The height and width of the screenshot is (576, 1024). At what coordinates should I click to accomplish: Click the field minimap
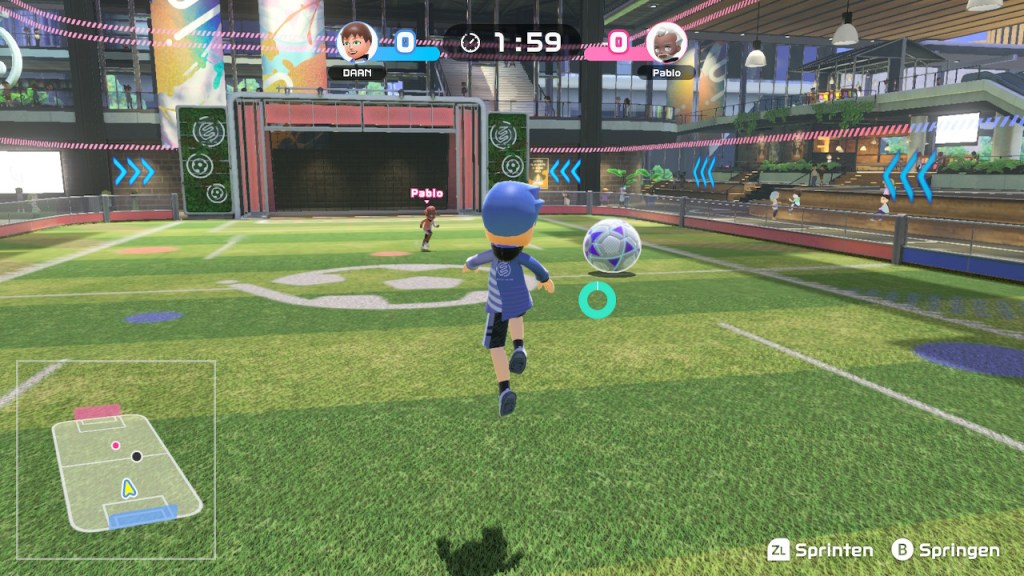(116, 459)
